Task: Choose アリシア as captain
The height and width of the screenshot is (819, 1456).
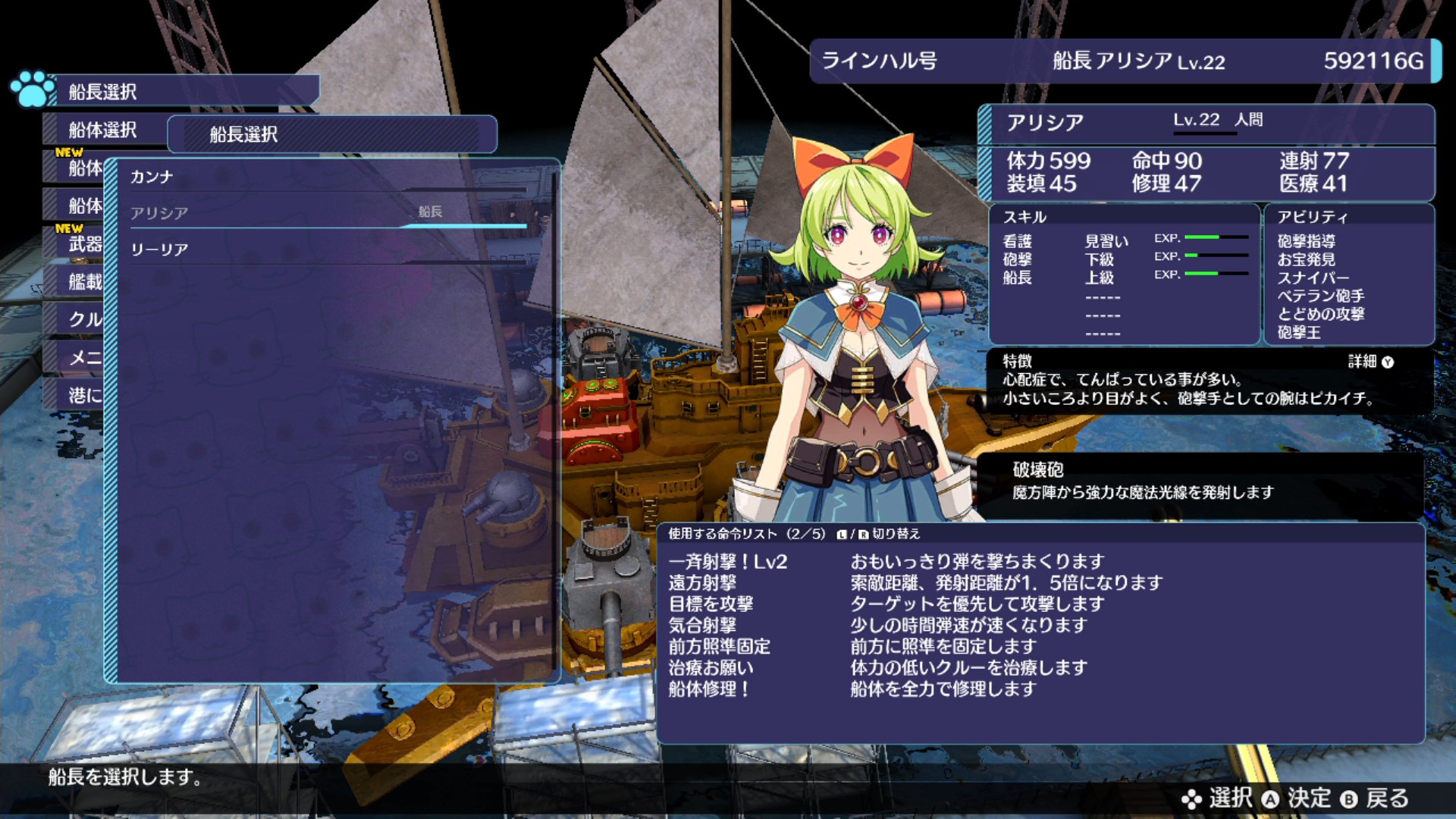Action: click(326, 213)
